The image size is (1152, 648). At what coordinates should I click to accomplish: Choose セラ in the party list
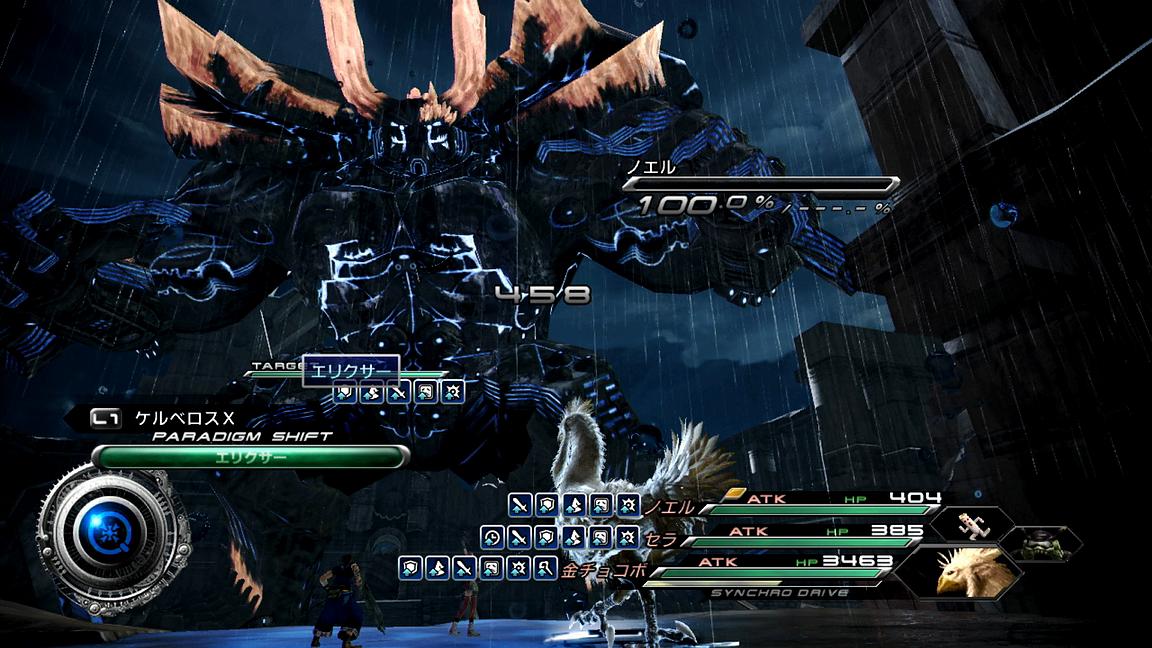(661, 539)
